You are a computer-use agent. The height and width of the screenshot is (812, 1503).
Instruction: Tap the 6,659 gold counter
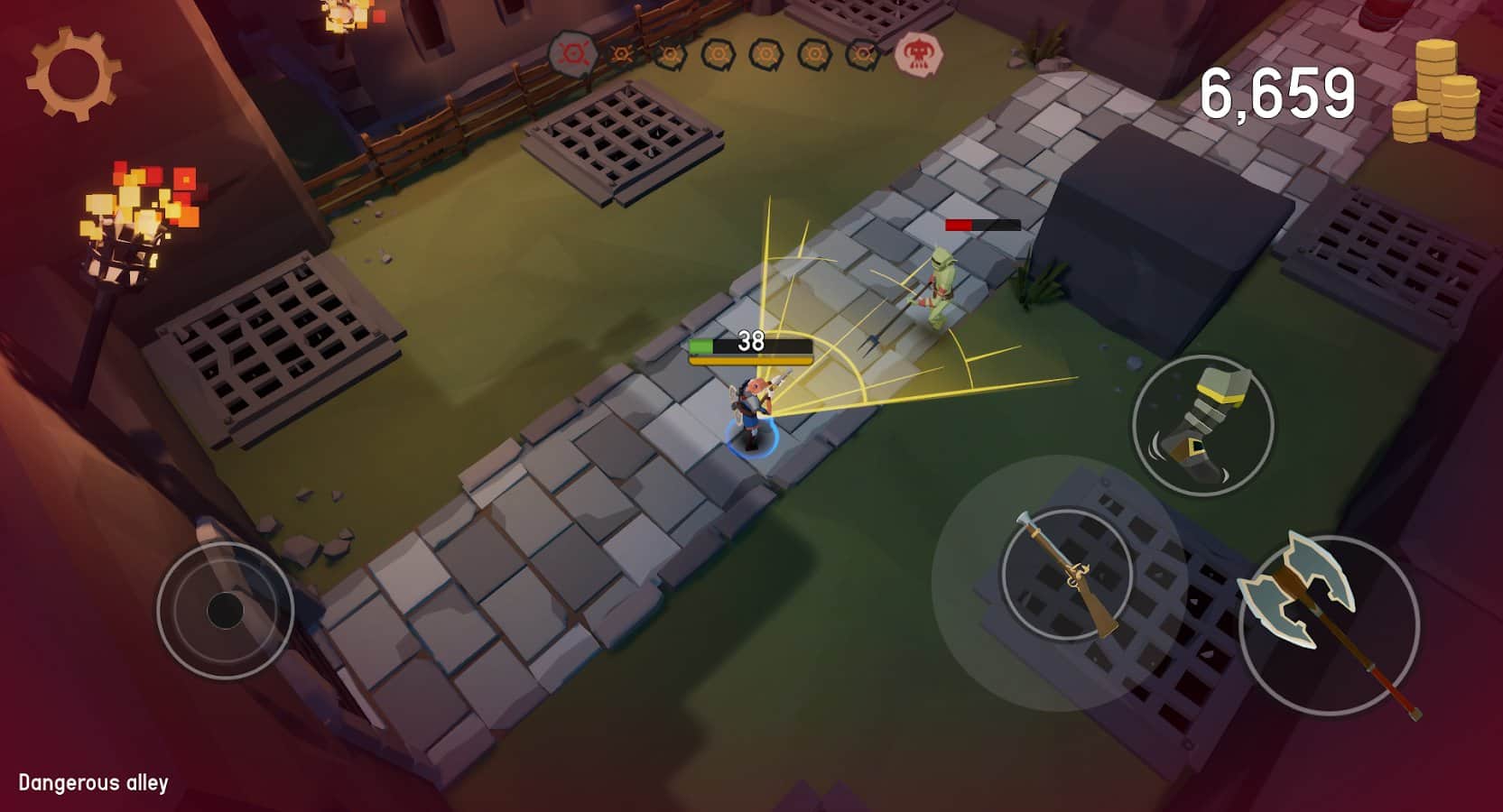(1280, 93)
